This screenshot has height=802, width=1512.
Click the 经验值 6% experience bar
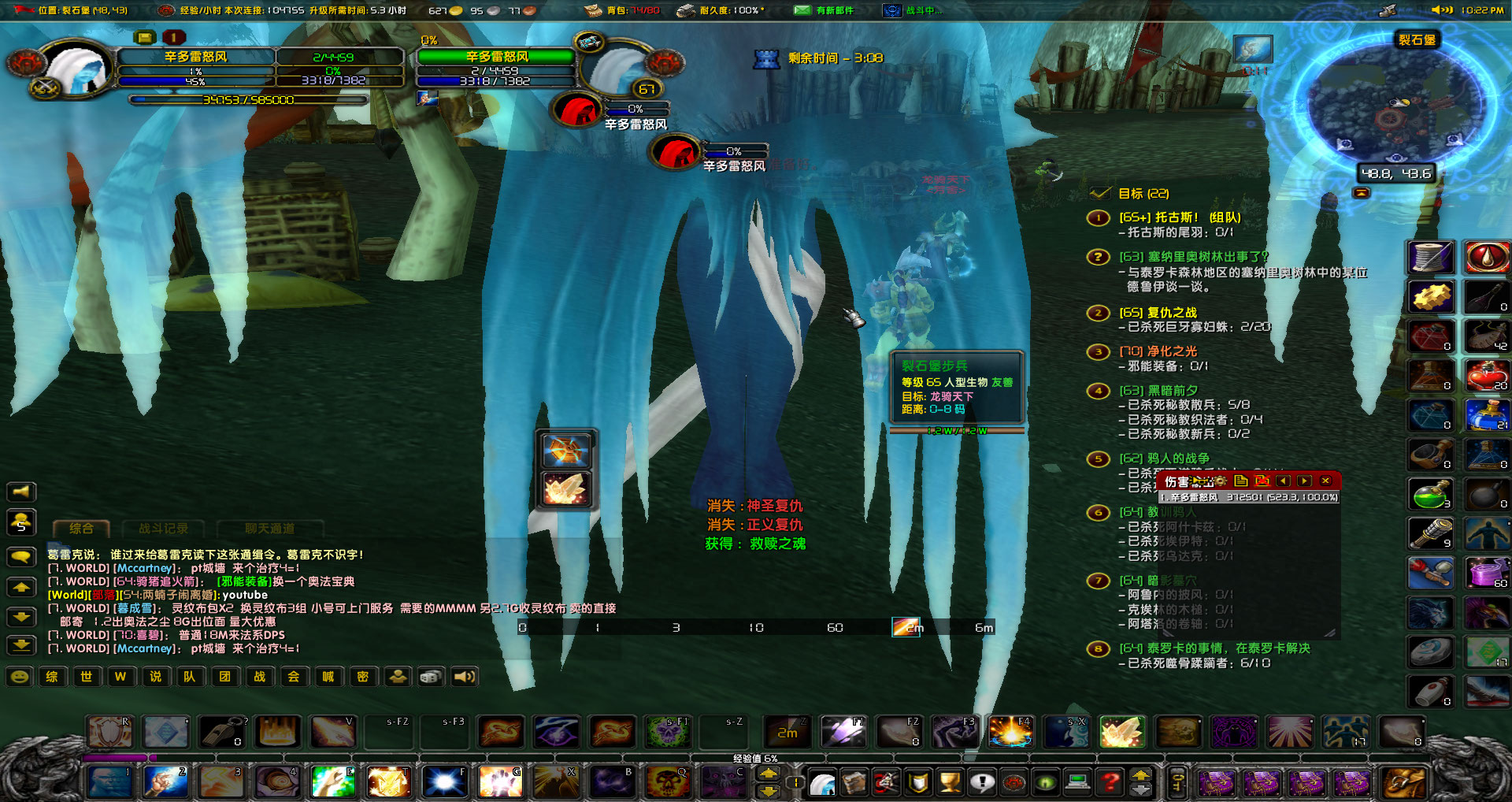pyautogui.click(x=756, y=758)
